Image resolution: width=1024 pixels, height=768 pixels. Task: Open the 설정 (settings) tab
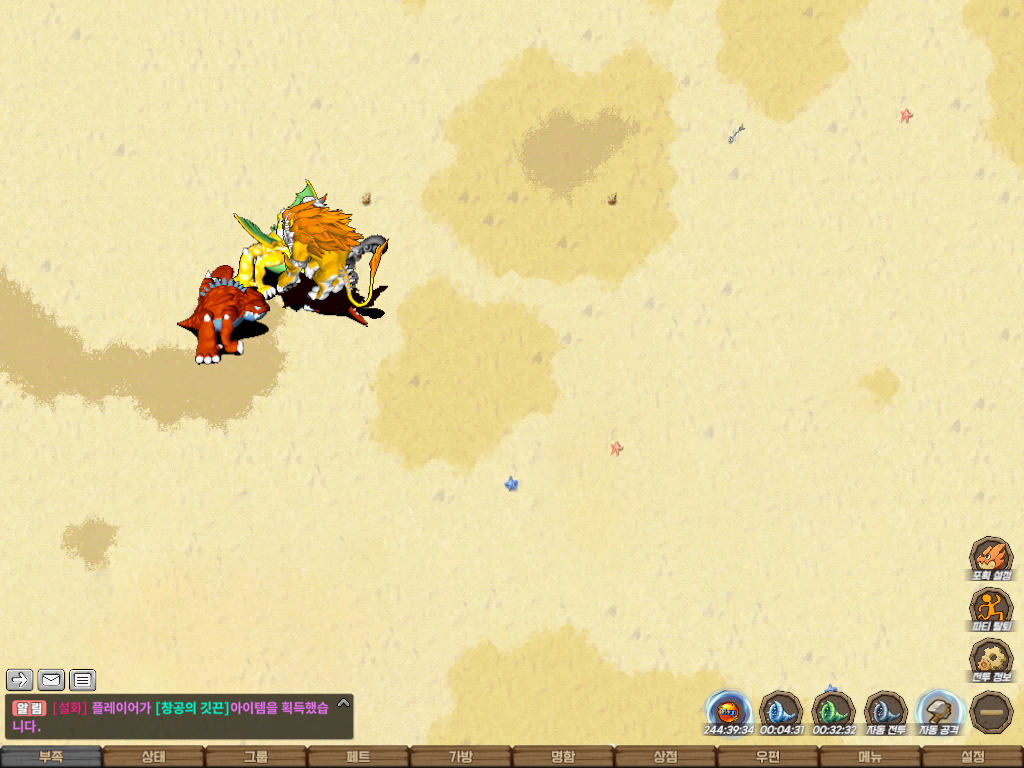pyautogui.click(x=972, y=757)
